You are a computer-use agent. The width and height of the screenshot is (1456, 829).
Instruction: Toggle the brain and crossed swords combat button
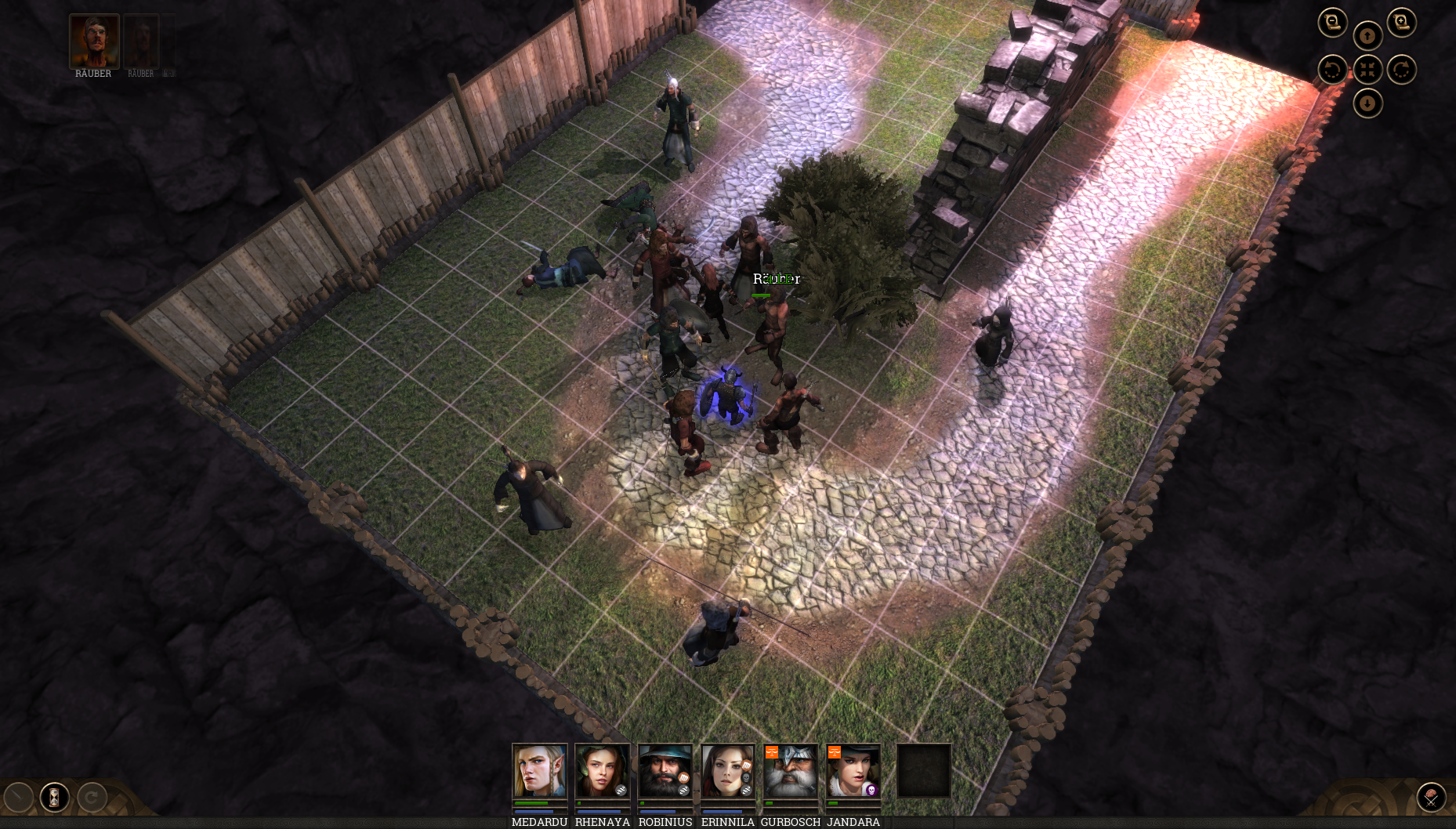coord(1431,798)
